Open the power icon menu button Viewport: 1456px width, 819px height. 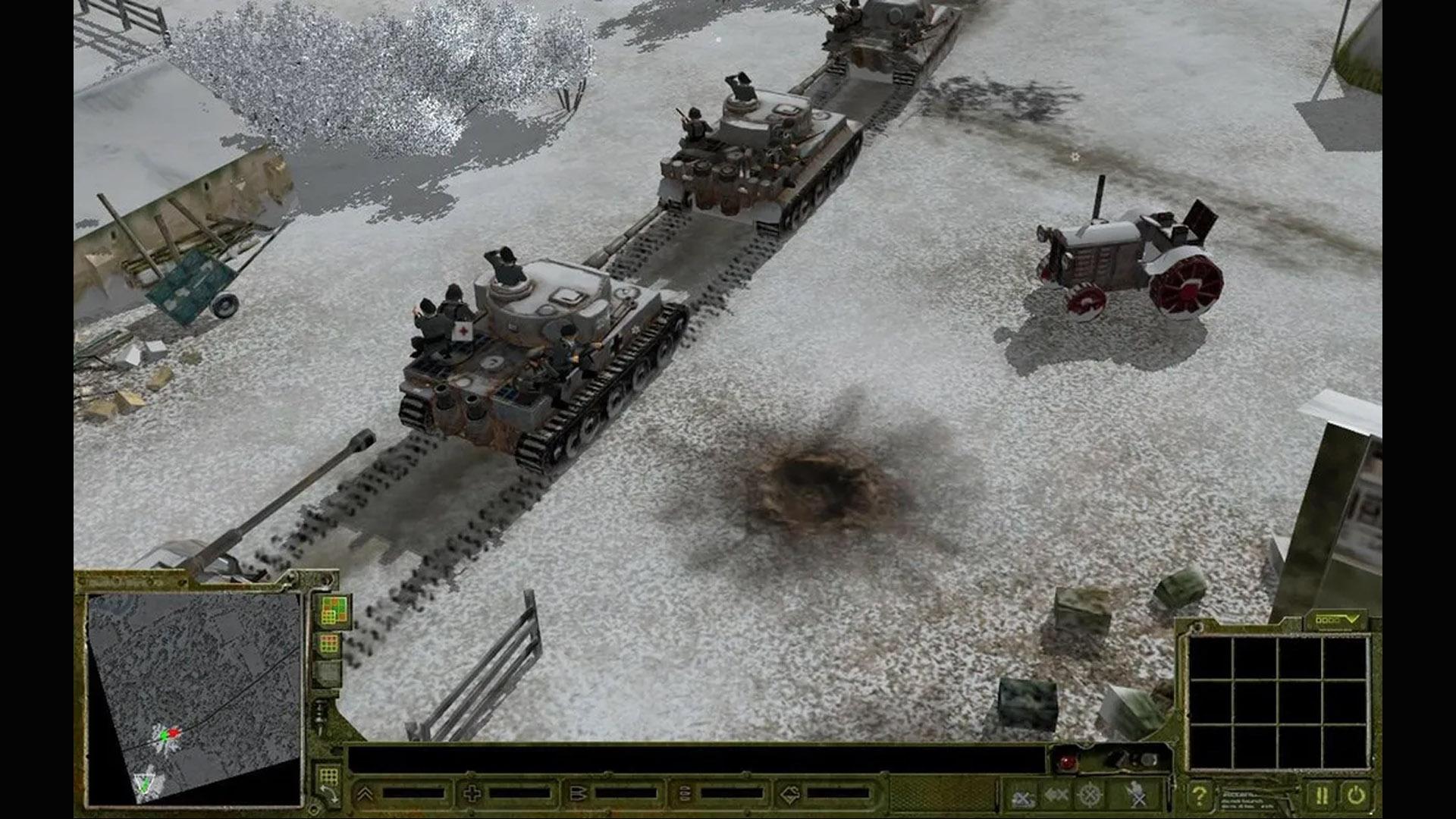pyautogui.click(x=1355, y=795)
